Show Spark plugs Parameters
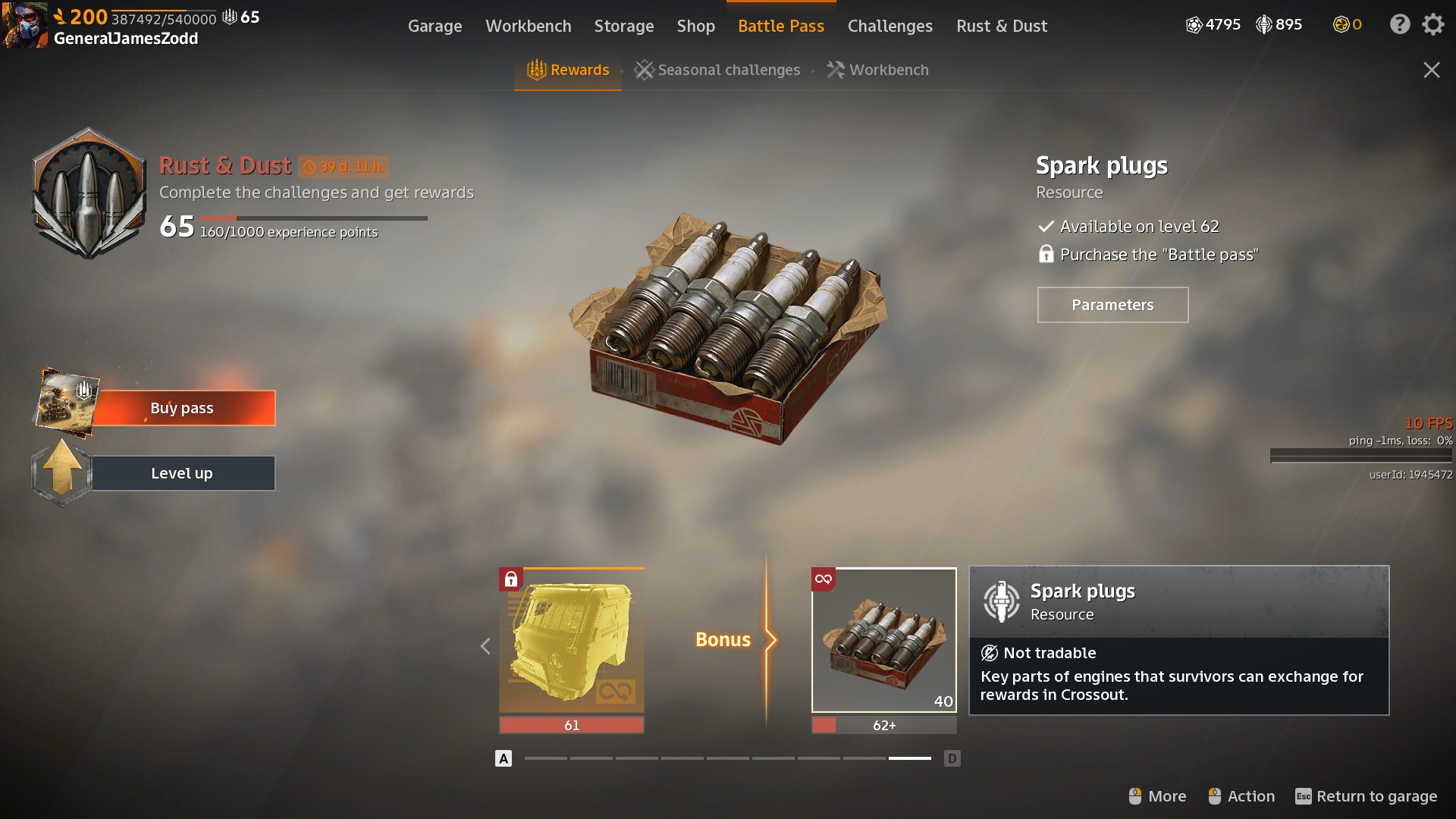The image size is (1456, 819). [x=1112, y=305]
